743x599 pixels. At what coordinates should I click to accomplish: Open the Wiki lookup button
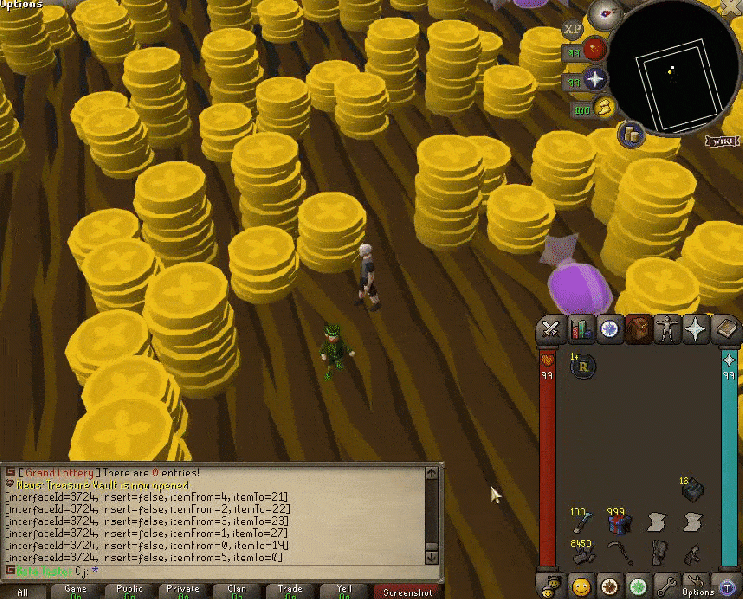coord(724,141)
